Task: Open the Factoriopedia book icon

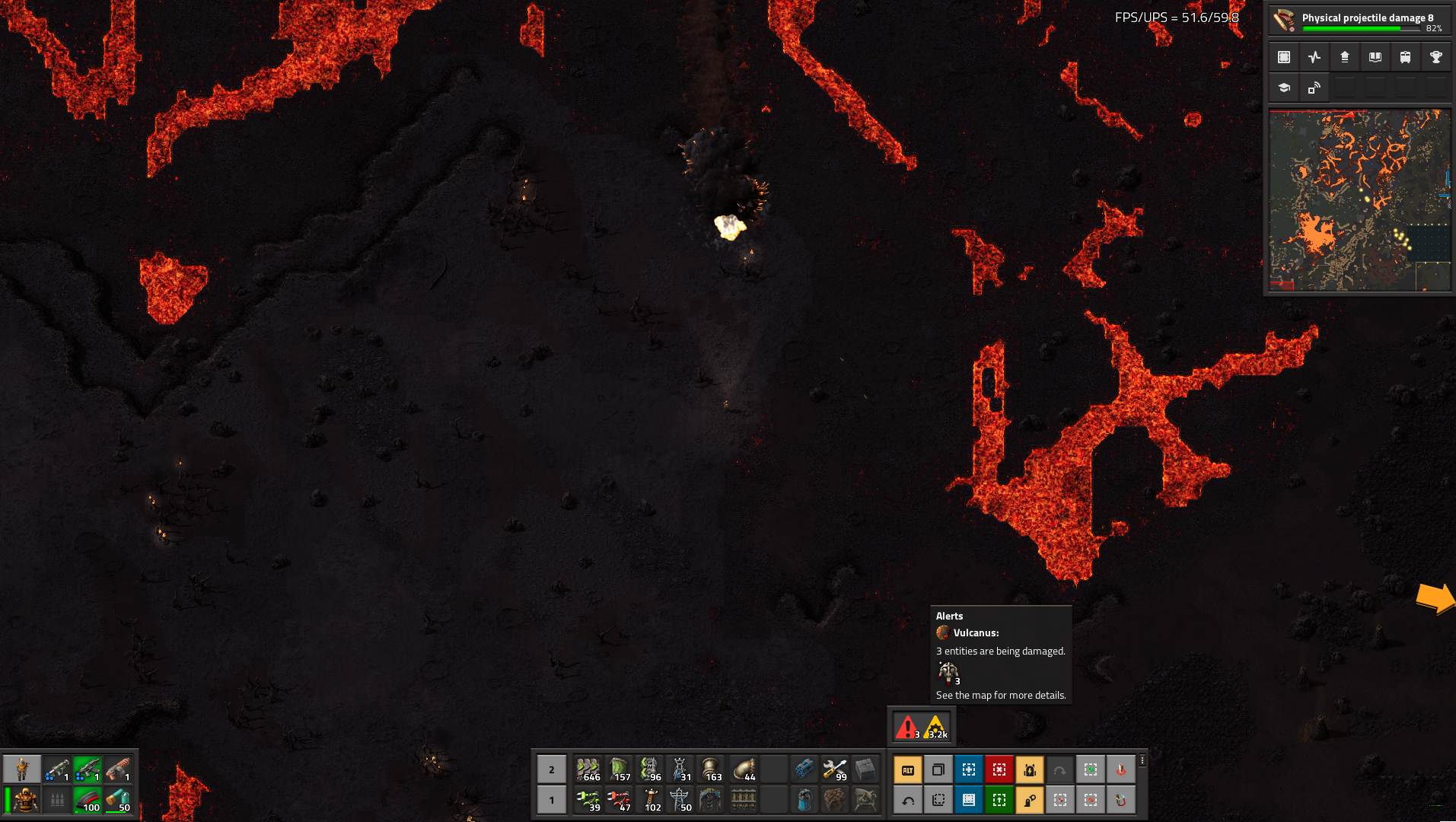Action: pos(1375,57)
